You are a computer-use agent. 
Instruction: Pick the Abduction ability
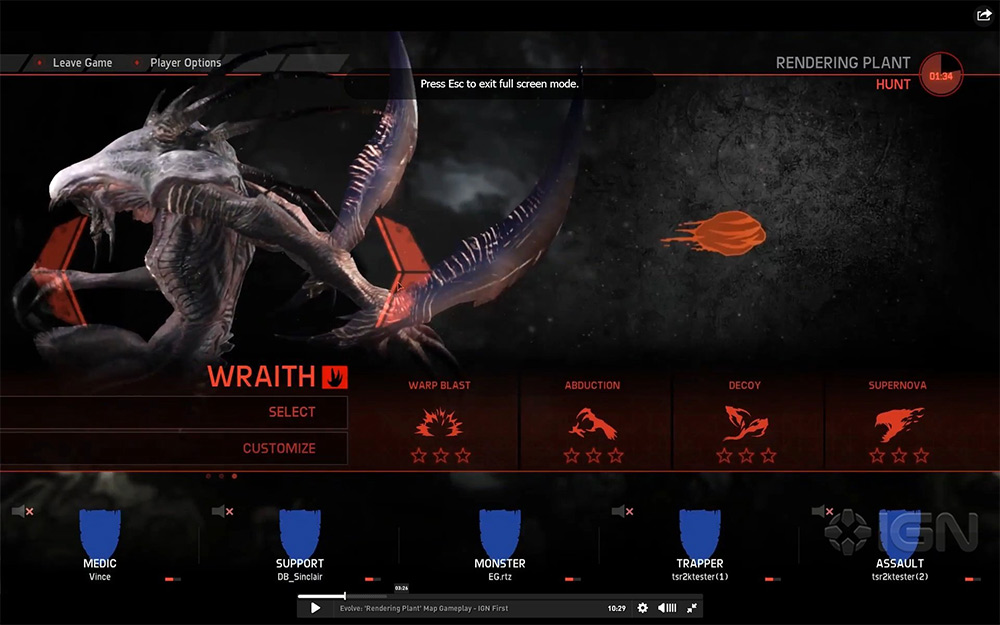pos(593,422)
